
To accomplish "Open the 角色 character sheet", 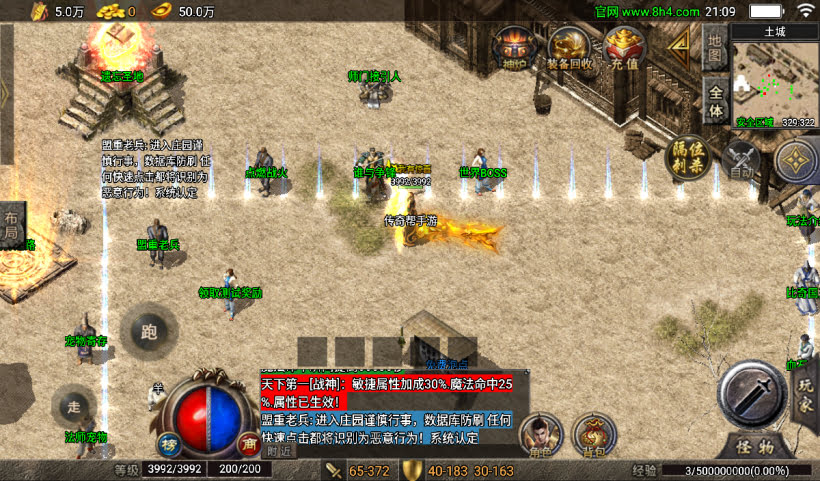I will coord(541,434).
